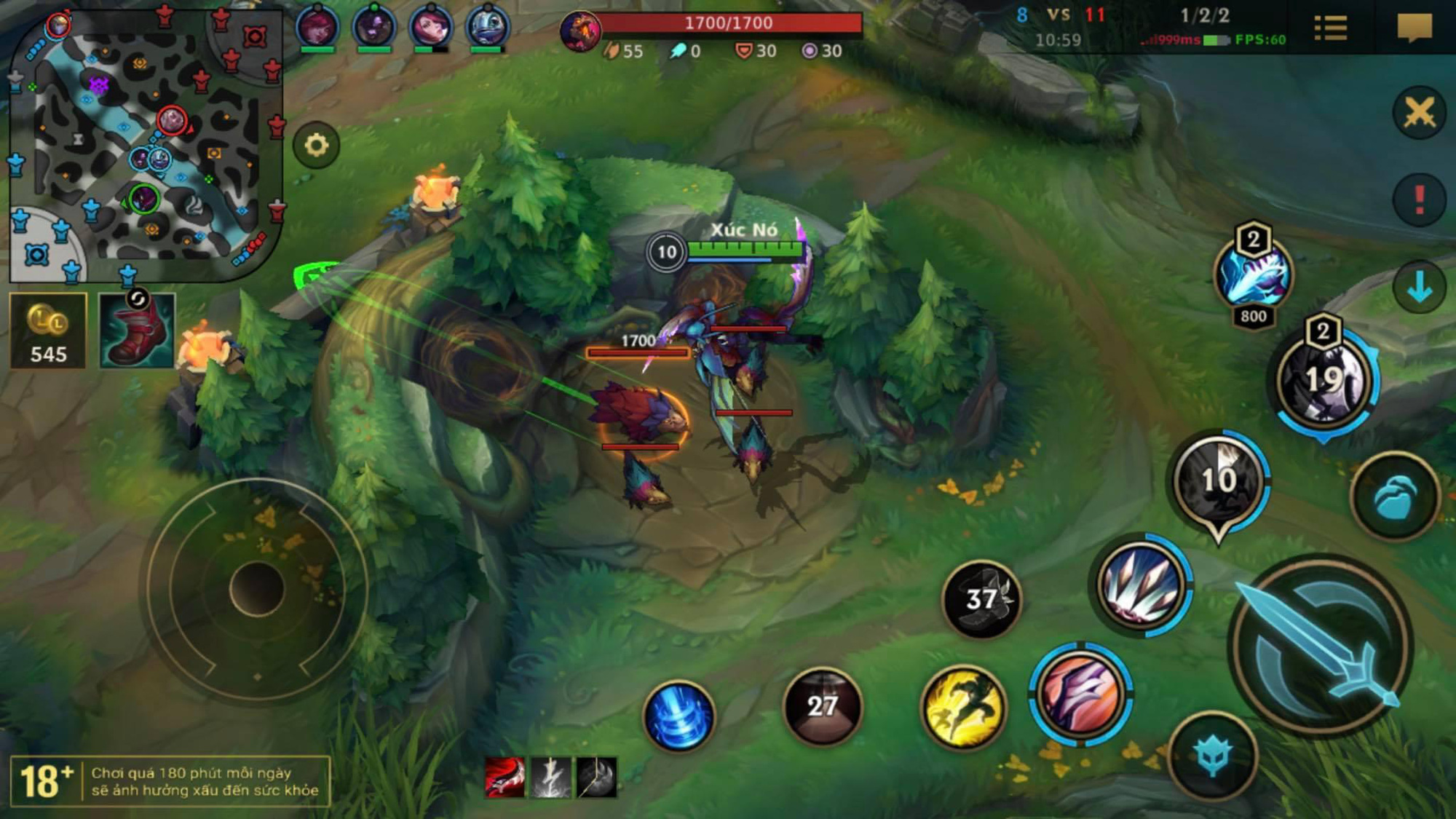Select the red claw rune icon

click(505, 777)
